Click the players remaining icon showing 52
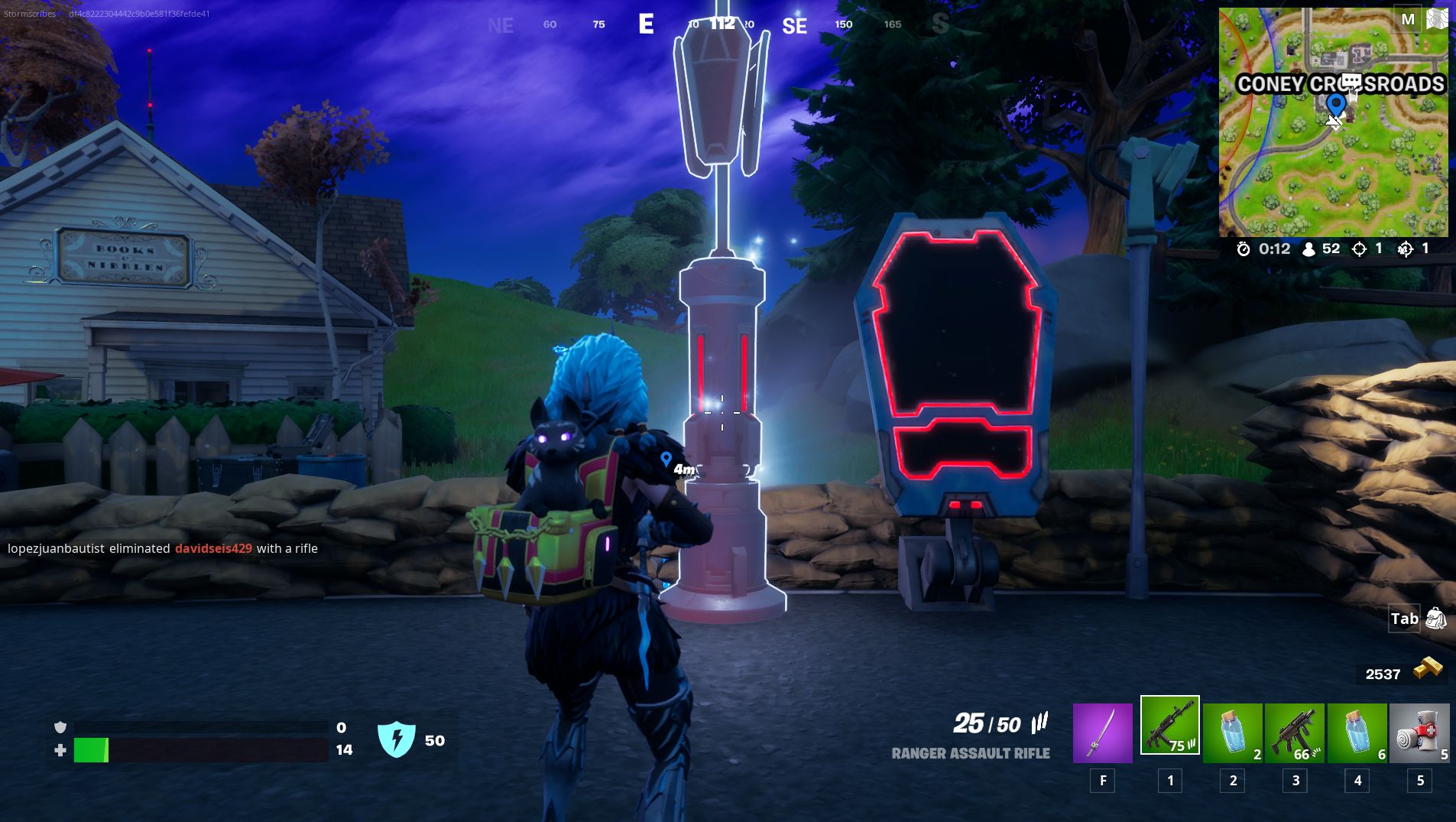This screenshot has height=822, width=1456. point(1308,249)
